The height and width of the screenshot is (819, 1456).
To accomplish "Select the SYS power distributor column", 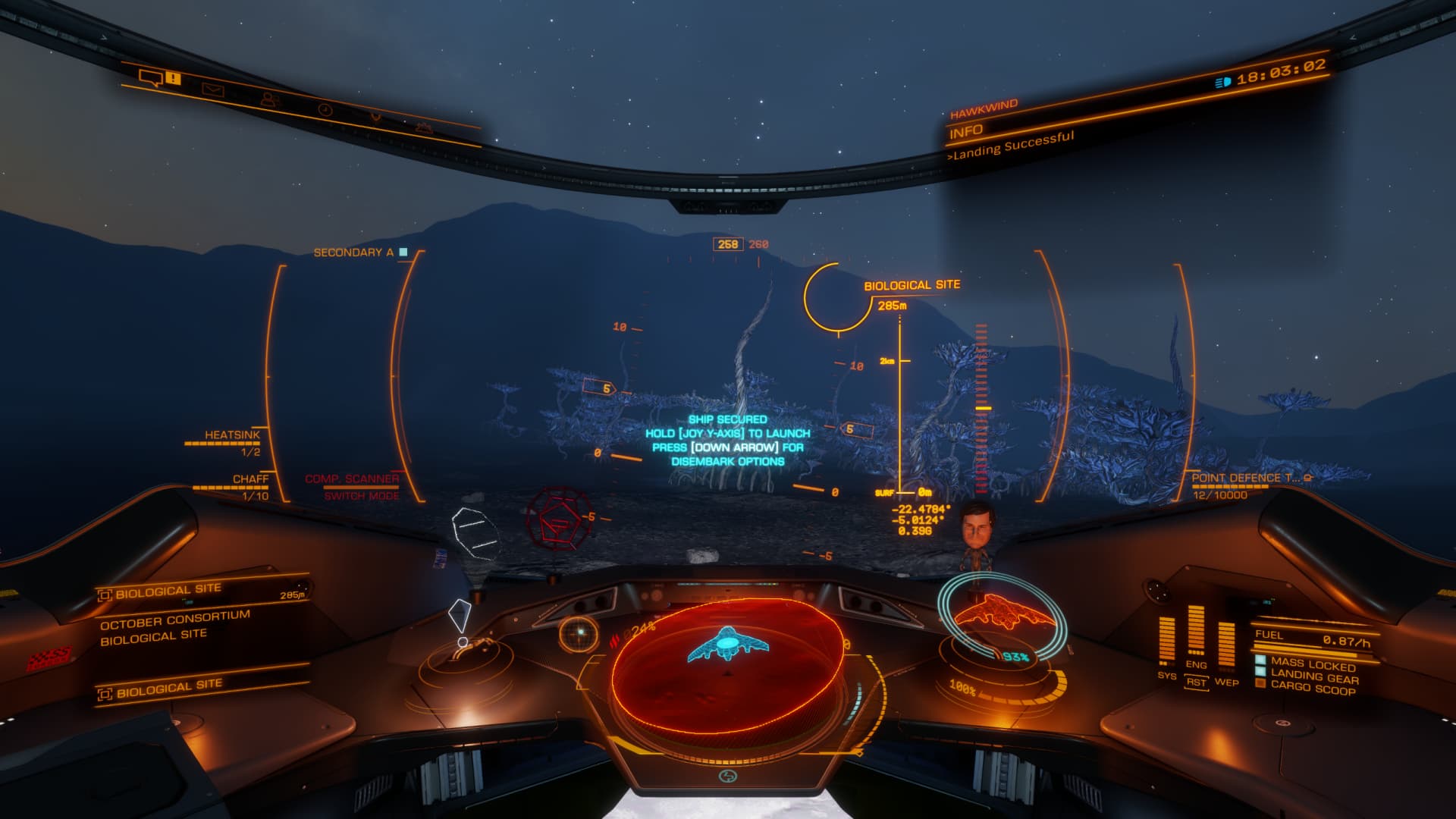I will (1166, 643).
